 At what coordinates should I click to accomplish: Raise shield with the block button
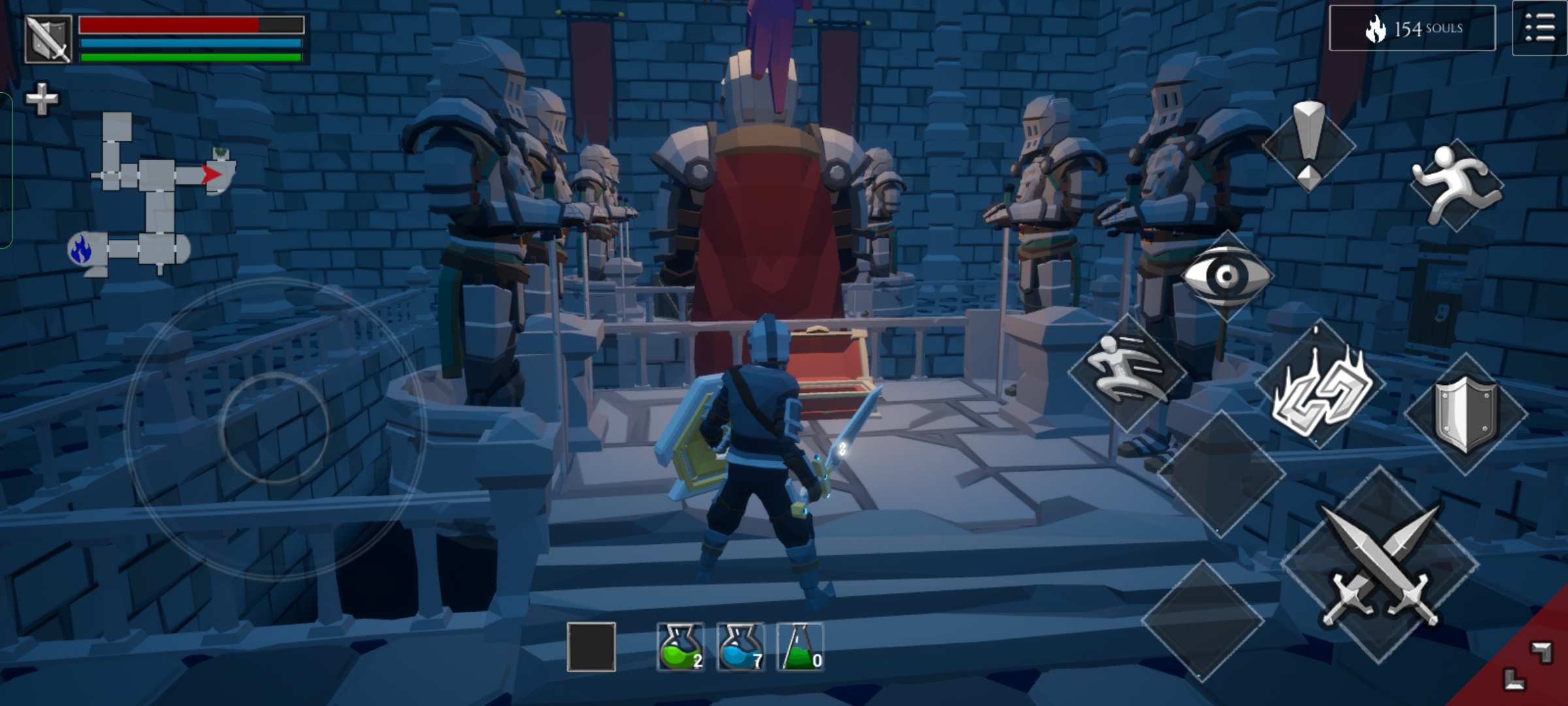click(x=1465, y=413)
